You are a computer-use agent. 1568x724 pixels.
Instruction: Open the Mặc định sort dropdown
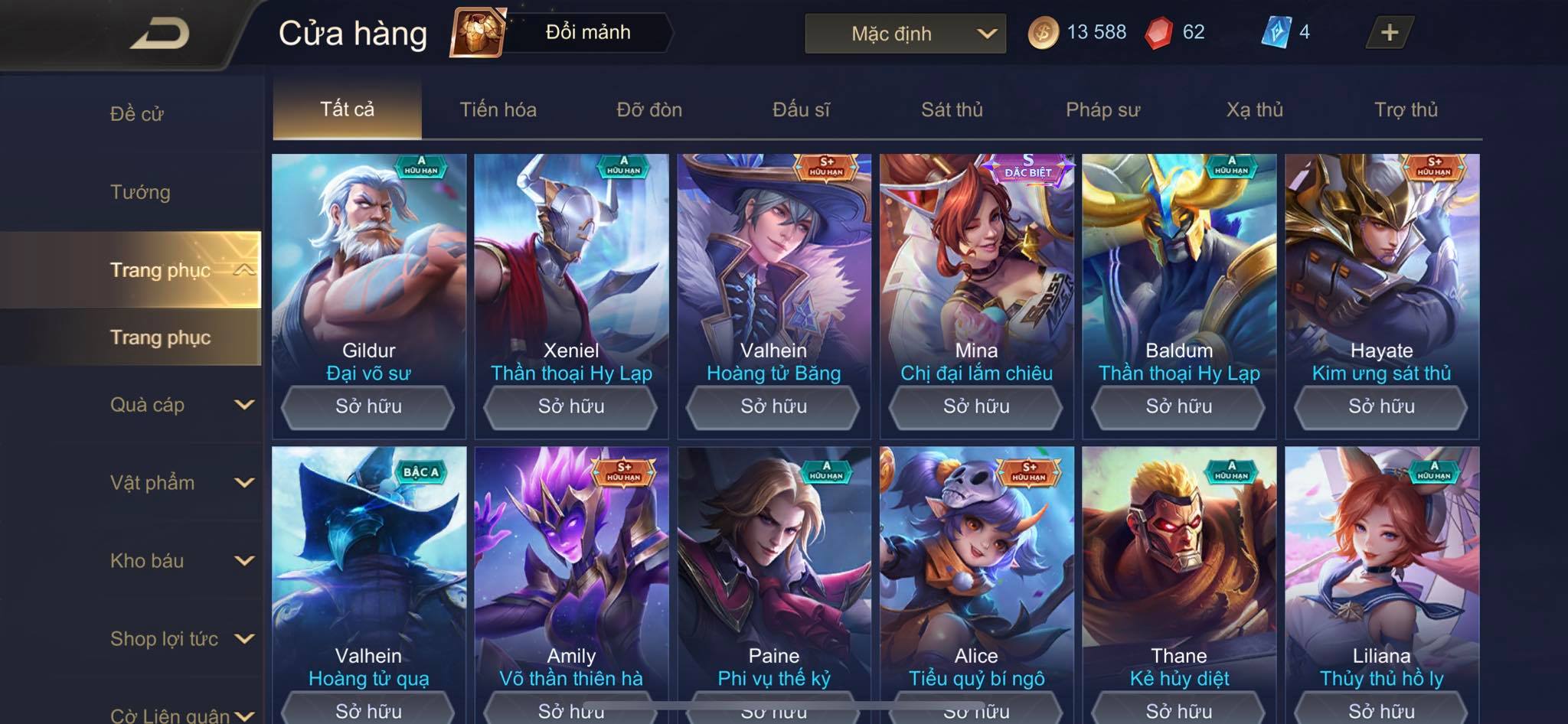point(905,34)
